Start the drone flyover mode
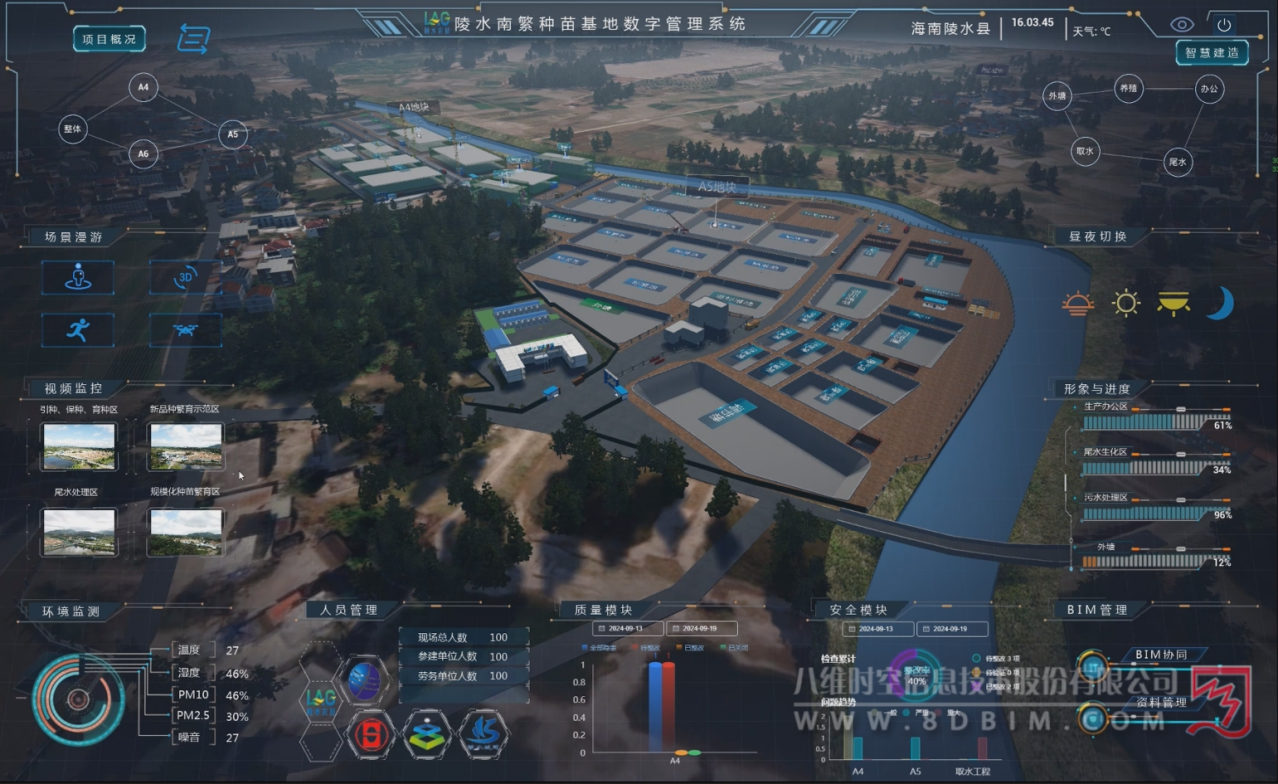The width and height of the screenshot is (1278, 784). pos(185,329)
